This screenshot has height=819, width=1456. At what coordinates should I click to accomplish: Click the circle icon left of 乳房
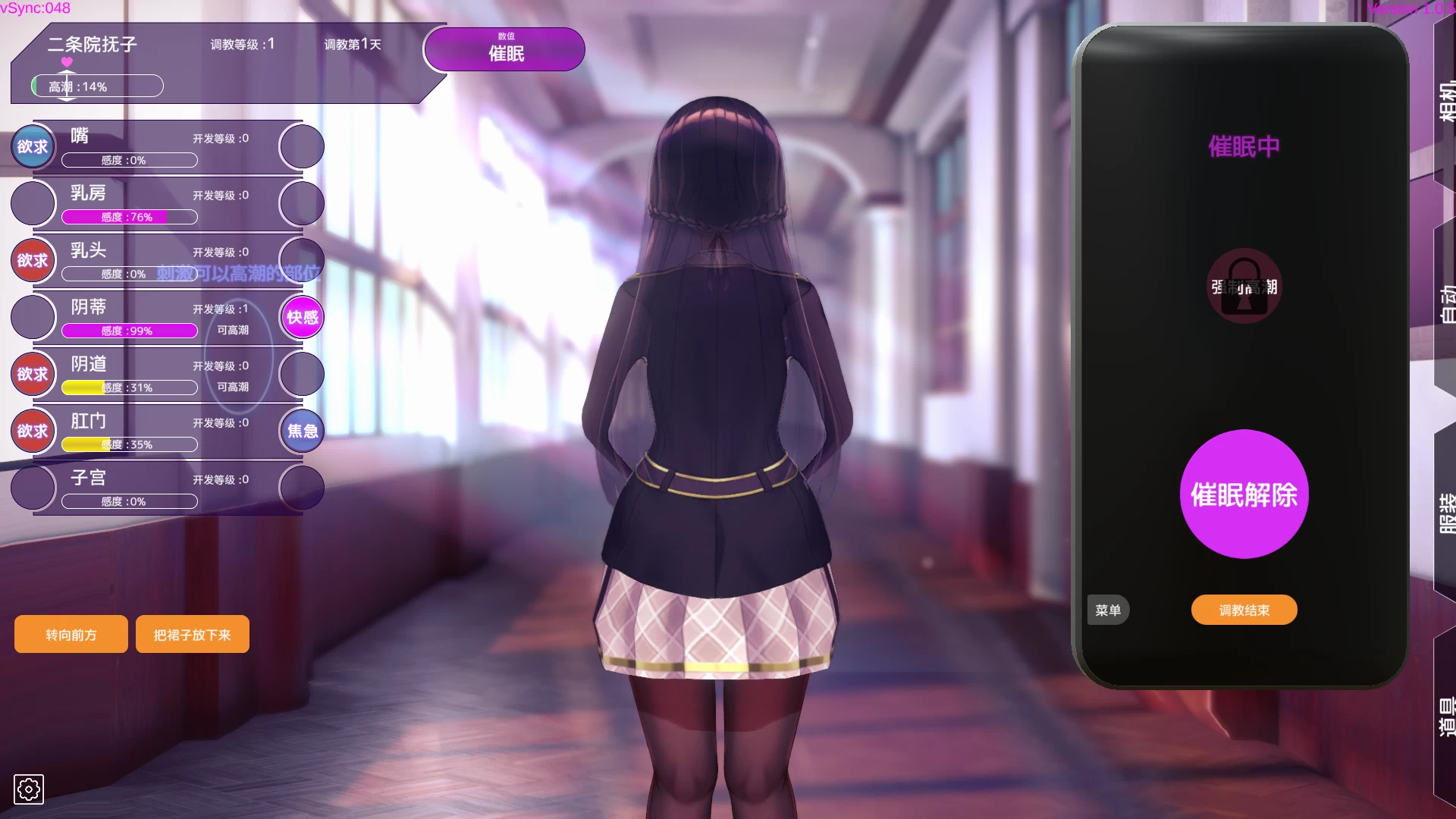click(x=32, y=203)
